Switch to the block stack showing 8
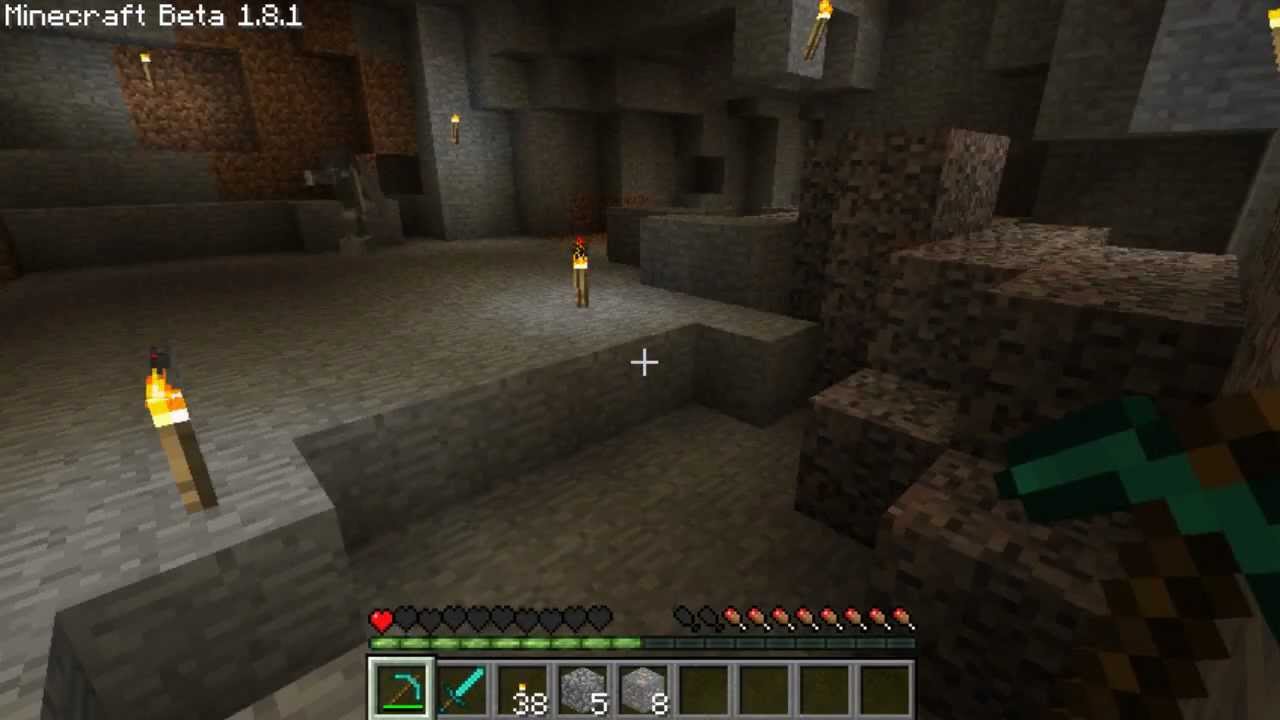 point(642,689)
